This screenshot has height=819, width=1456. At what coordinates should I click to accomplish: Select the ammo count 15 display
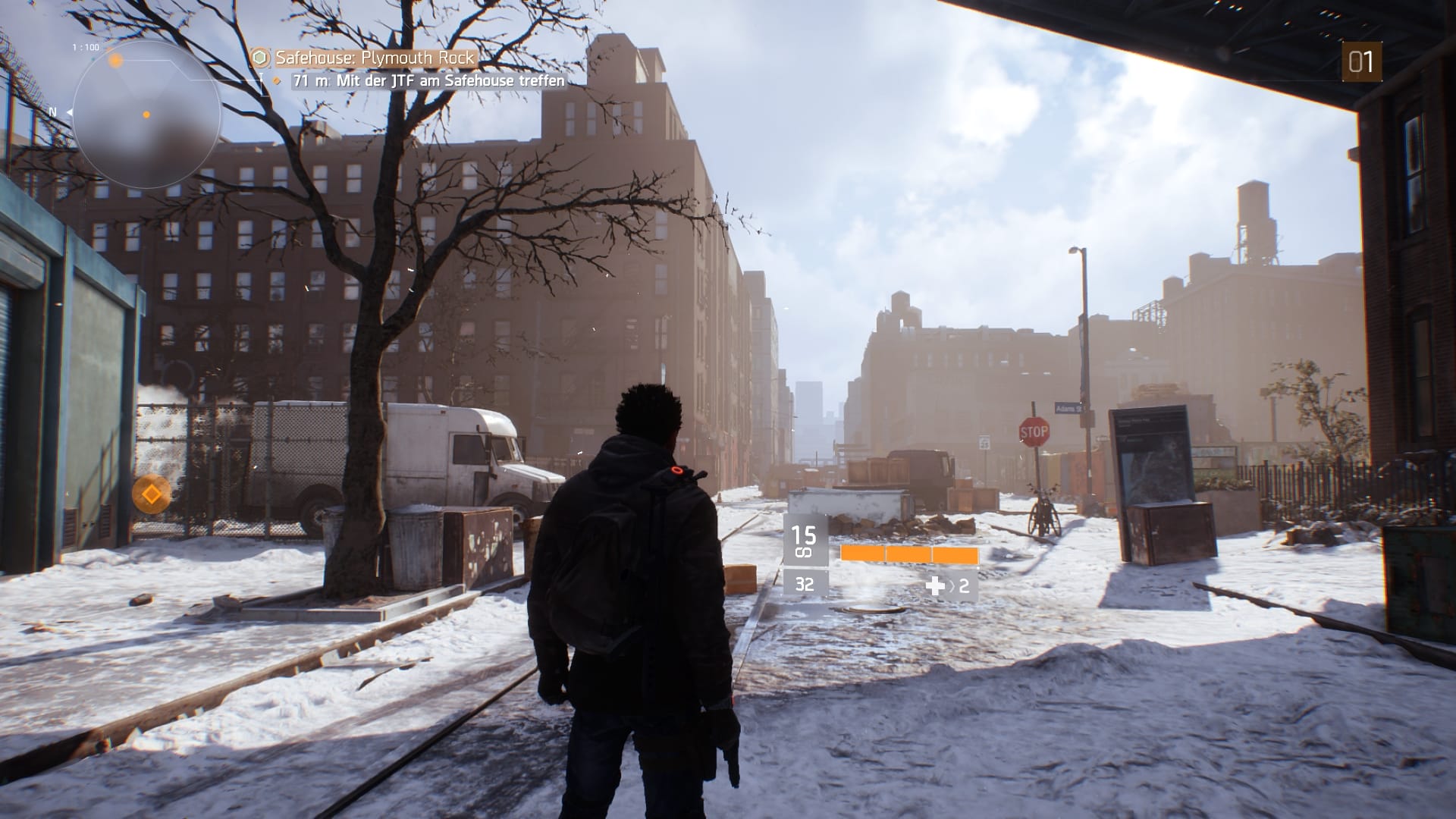[x=805, y=535]
